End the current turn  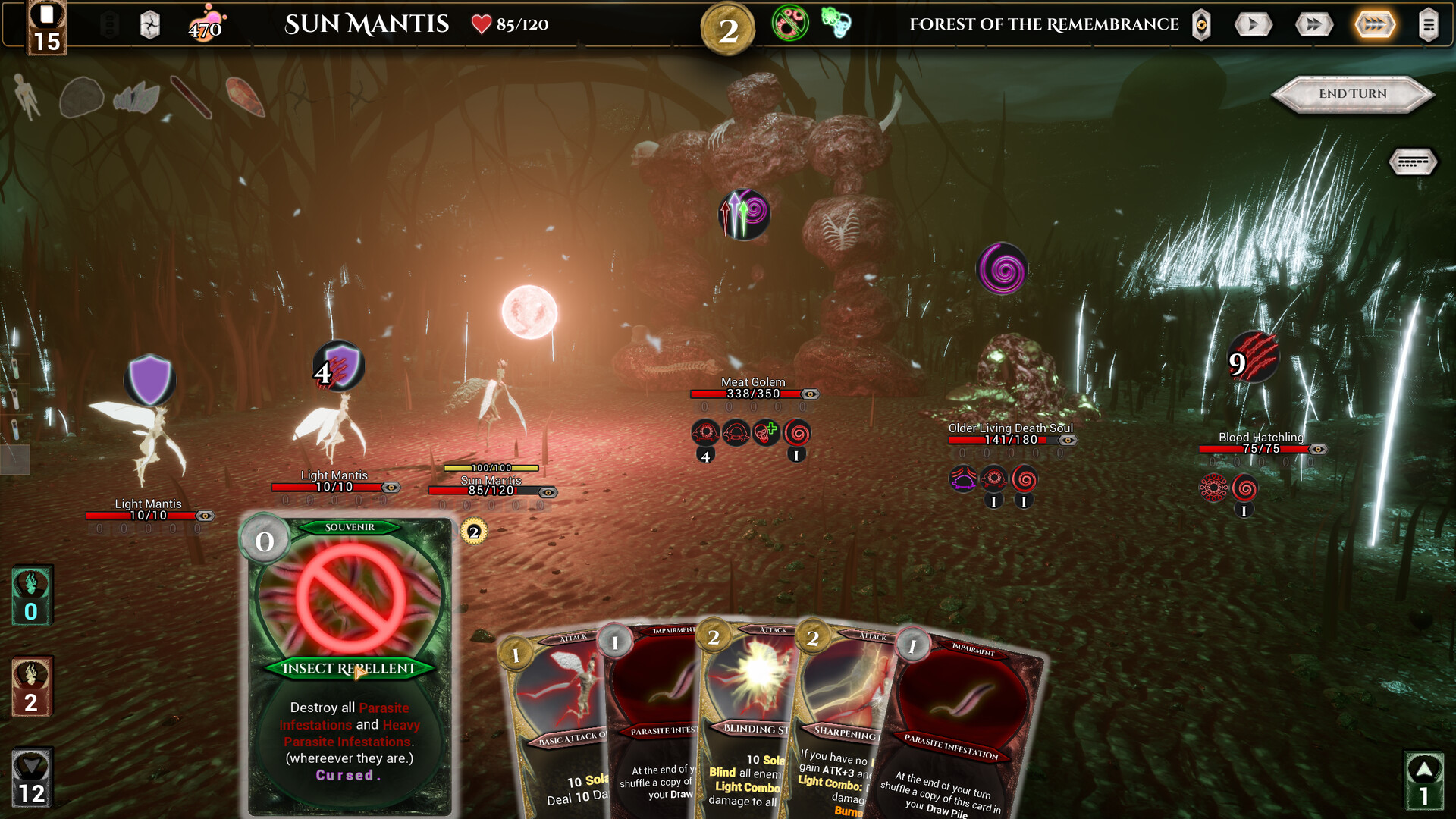pos(1353,94)
